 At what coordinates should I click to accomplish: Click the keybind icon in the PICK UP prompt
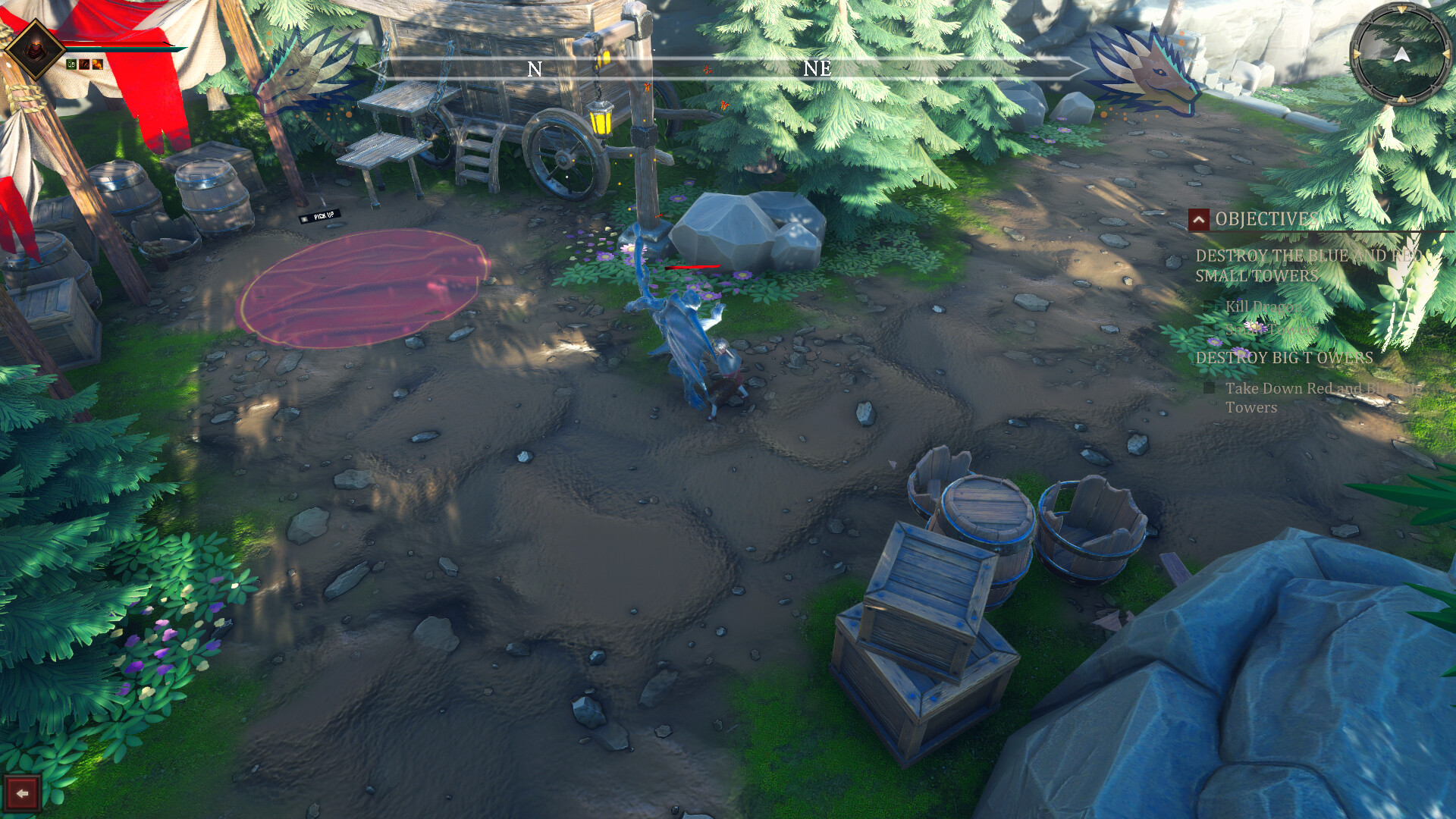point(304,218)
